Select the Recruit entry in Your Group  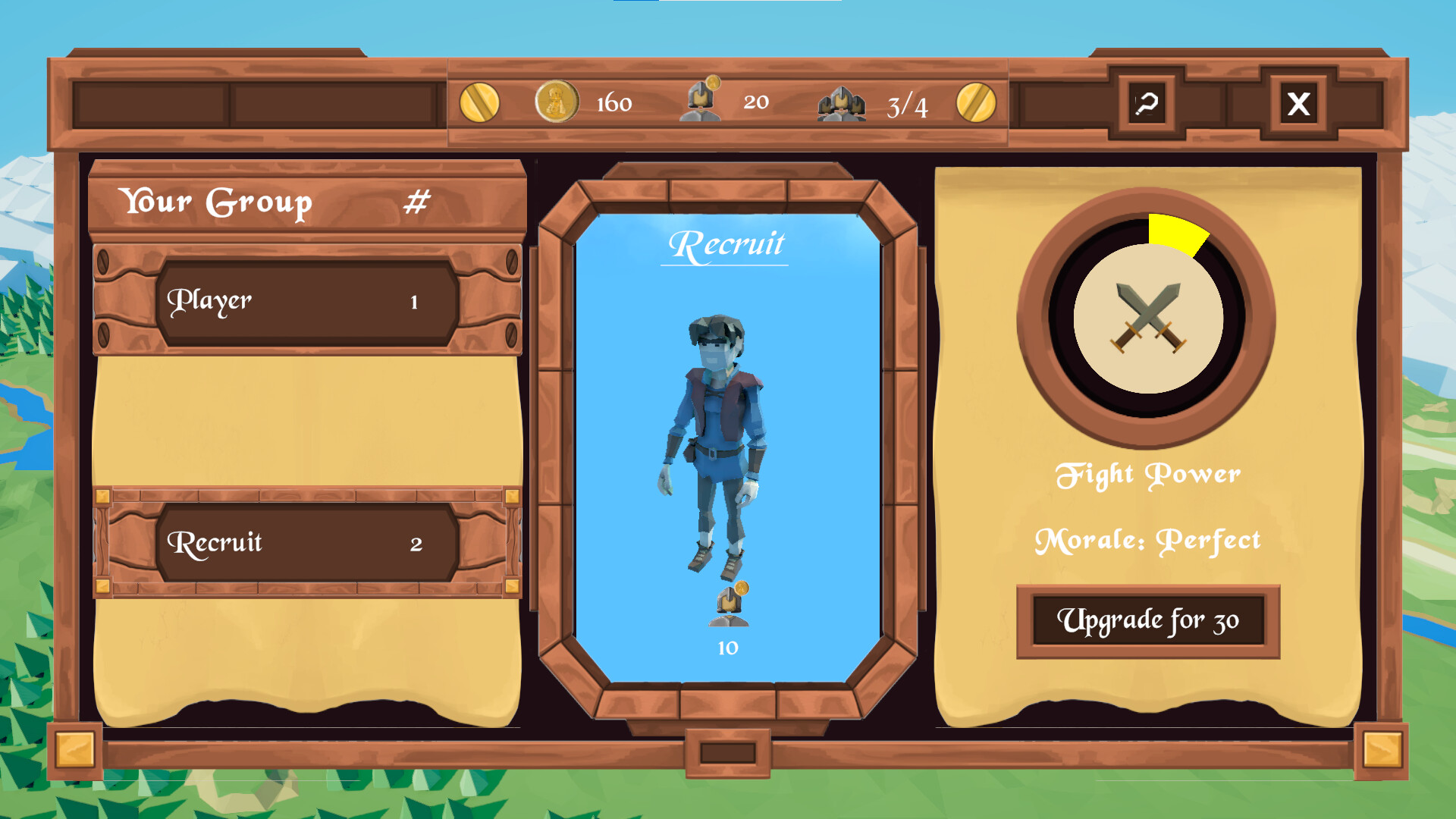(307, 542)
